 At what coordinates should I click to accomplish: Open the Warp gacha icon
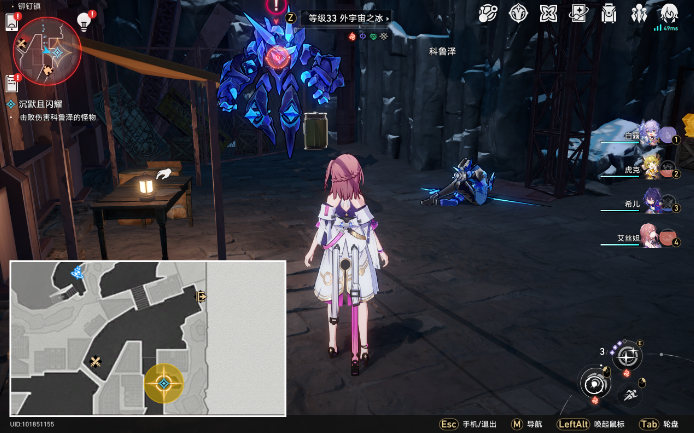click(488, 13)
